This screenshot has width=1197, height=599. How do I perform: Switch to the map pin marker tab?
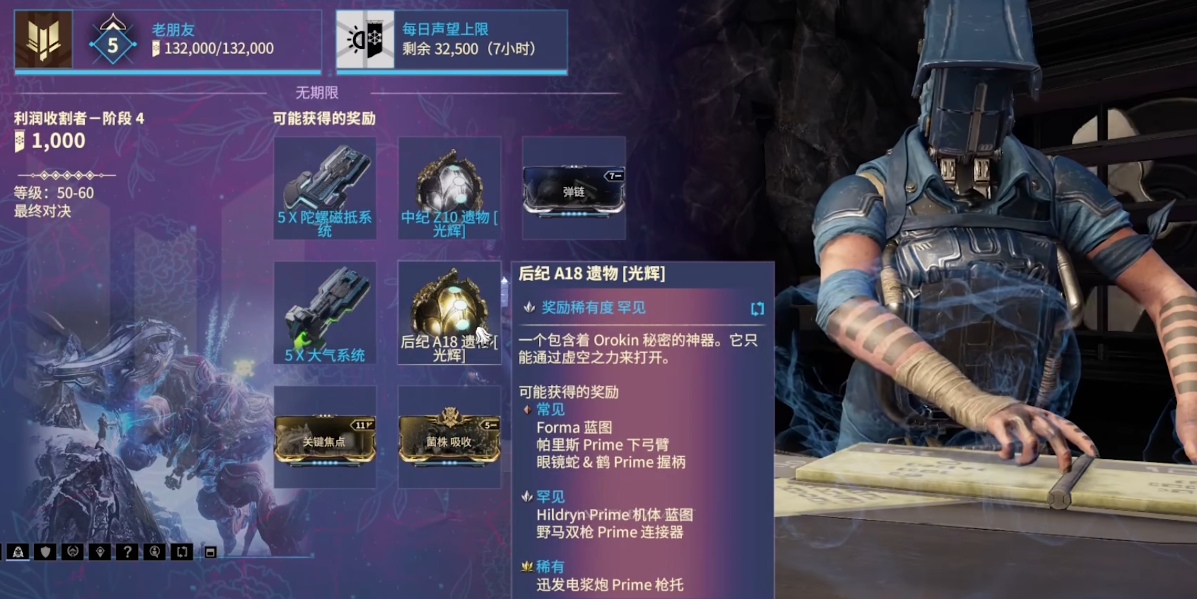pyautogui.click(x=99, y=551)
